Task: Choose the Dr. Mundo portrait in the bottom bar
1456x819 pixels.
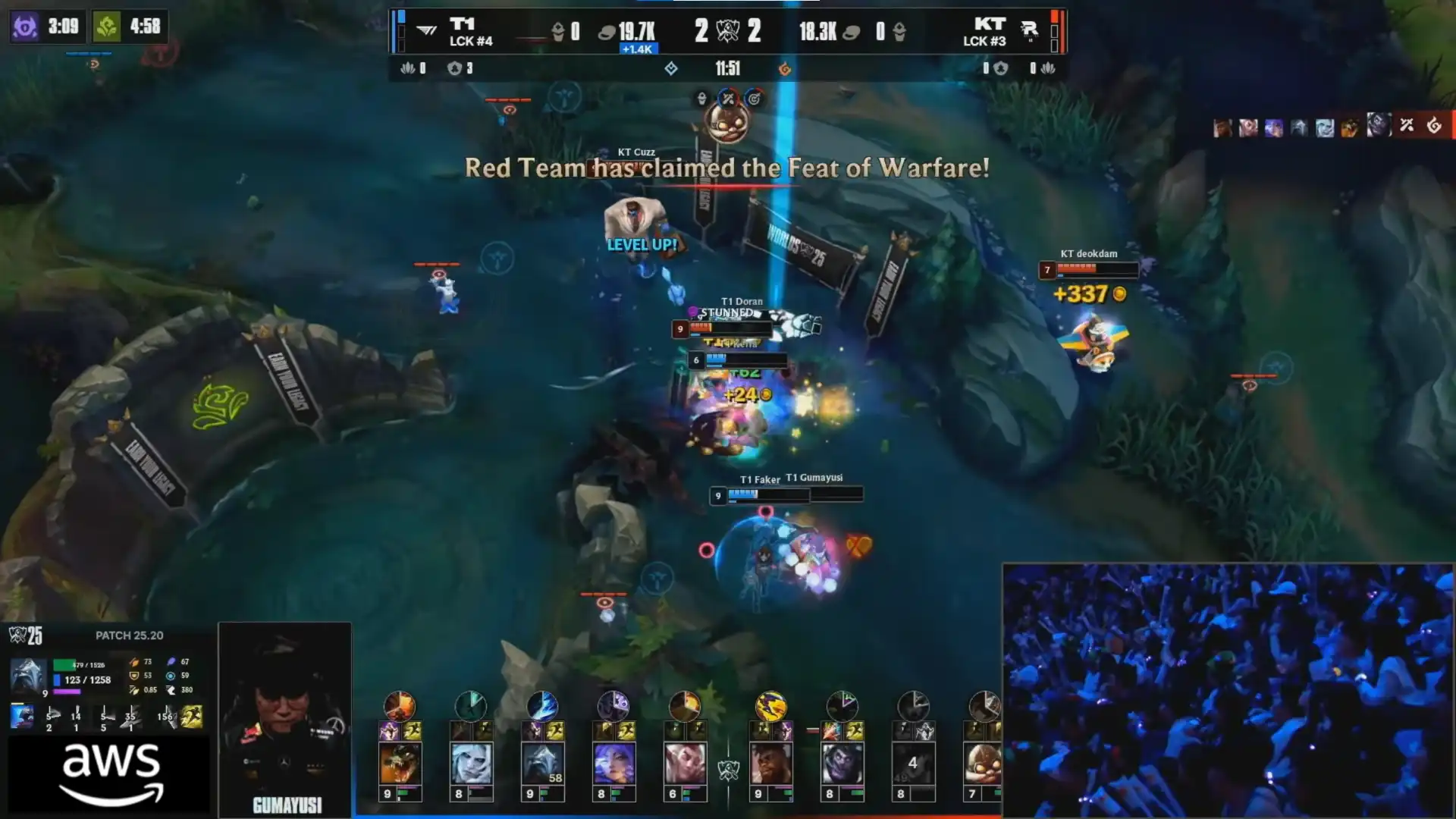Action: 842,763
